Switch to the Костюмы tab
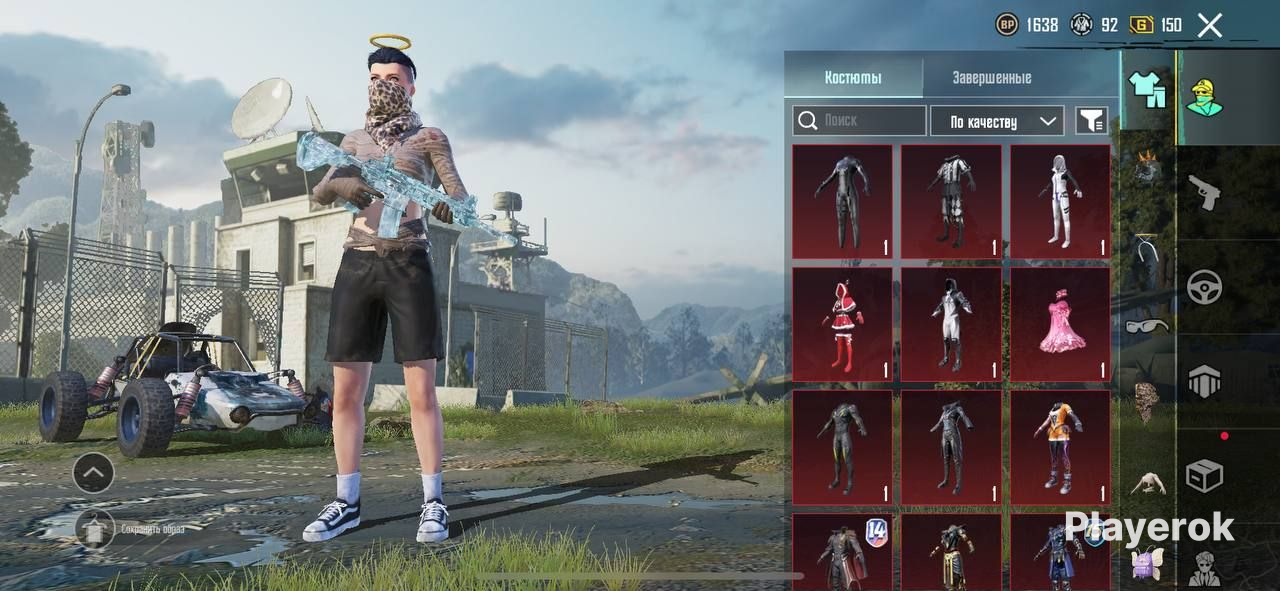The height and width of the screenshot is (591, 1280). pos(853,77)
